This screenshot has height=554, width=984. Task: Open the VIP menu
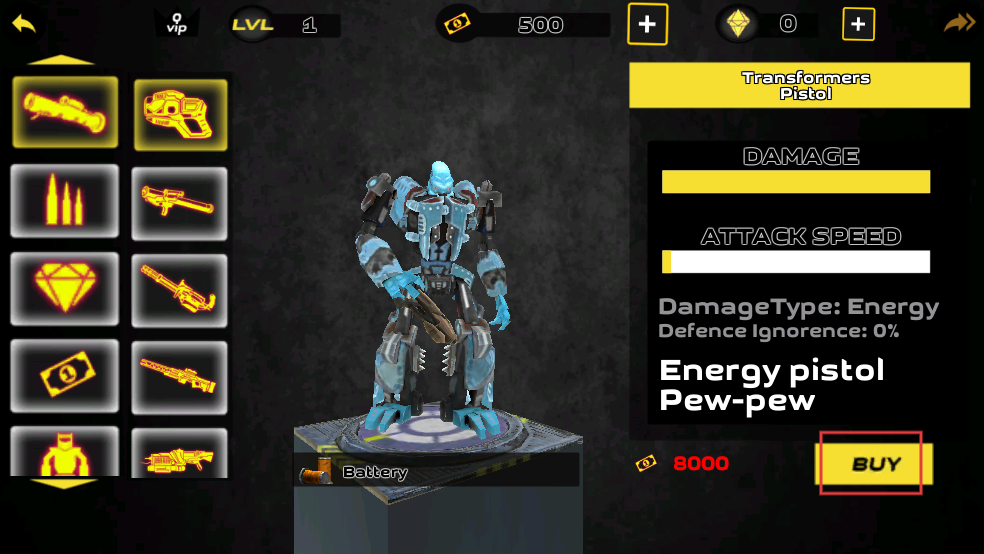[x=177, y=23]
